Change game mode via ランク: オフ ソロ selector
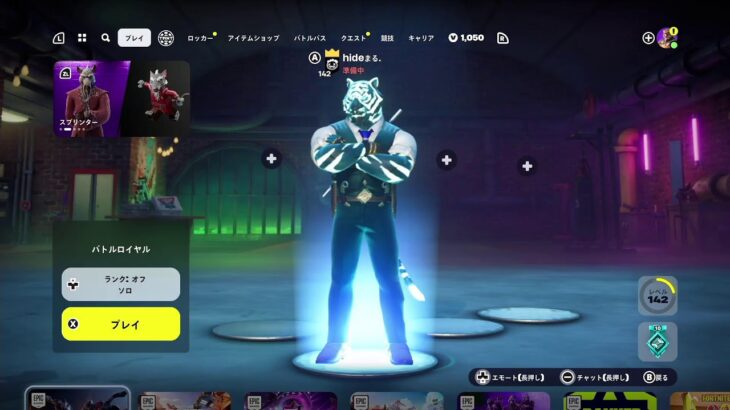Viewport: 730px width, 410px height. [x=121, y=284]
